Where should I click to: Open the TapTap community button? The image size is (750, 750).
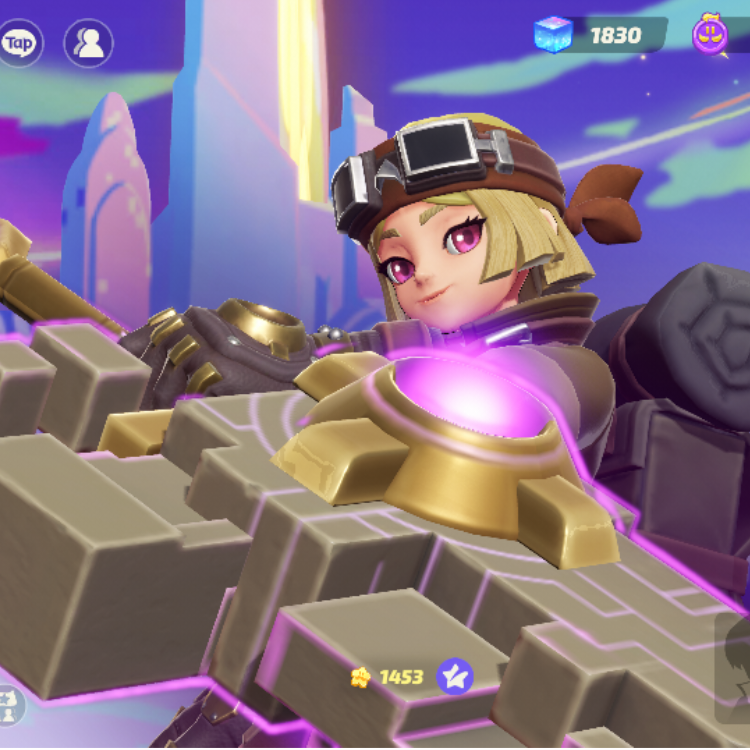click(18, 43)
